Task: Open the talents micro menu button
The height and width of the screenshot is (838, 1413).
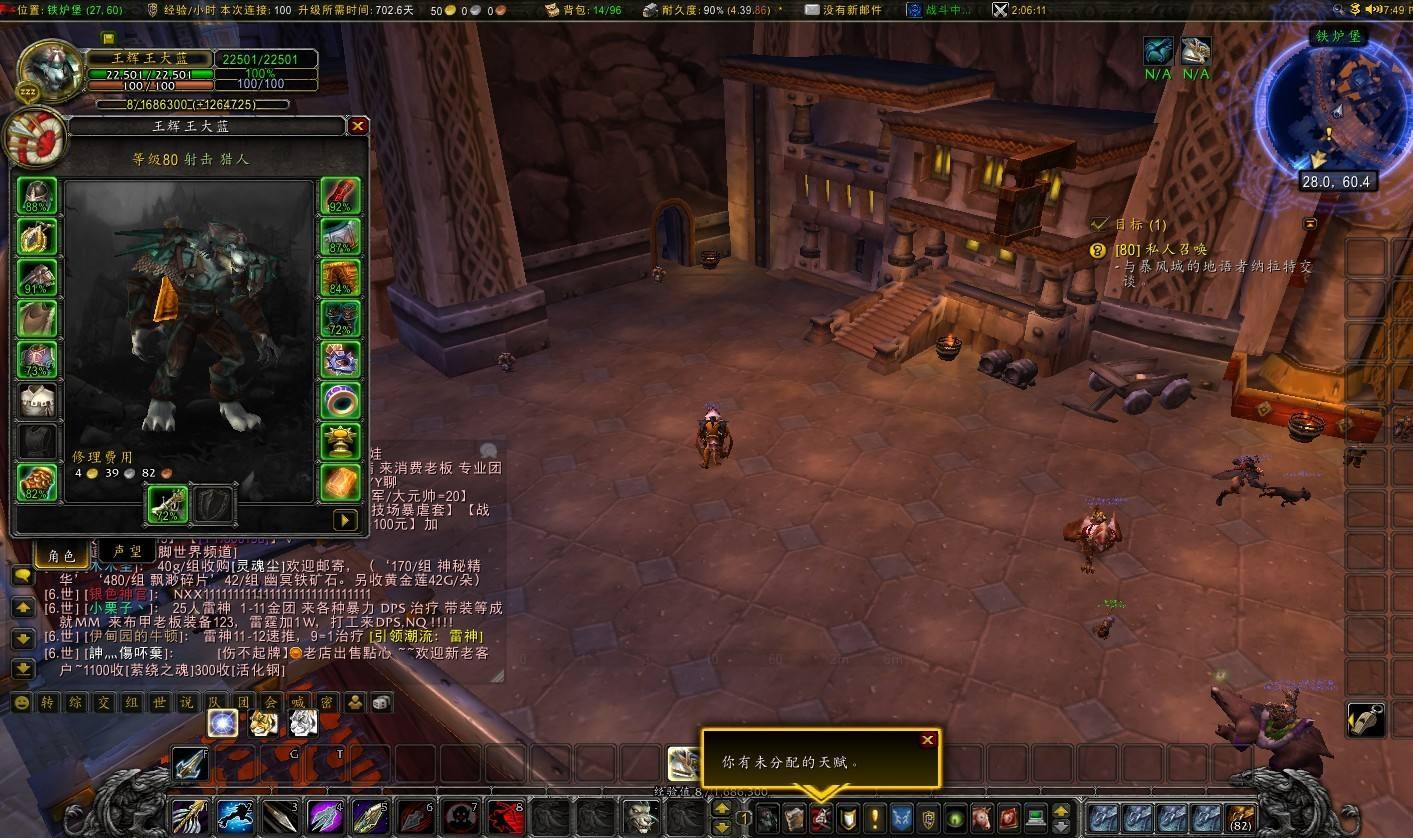Action: pos(821,818)
